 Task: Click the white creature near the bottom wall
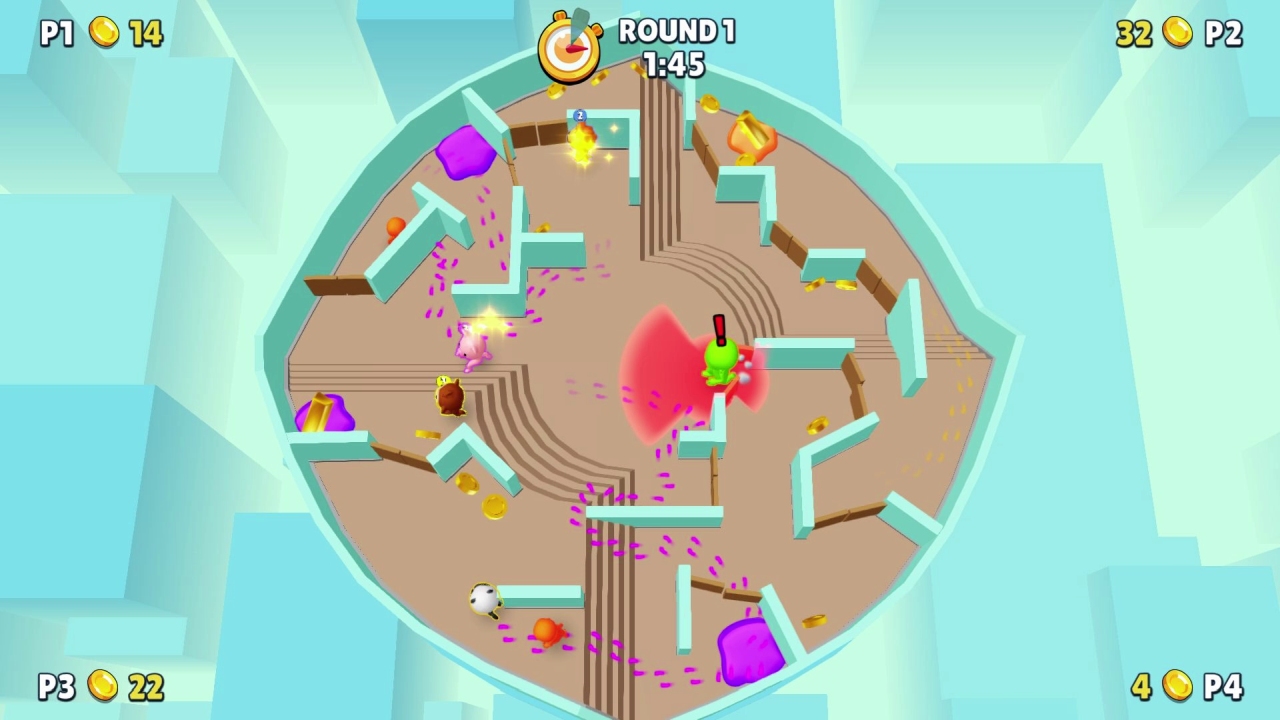[x=484, y=599]
